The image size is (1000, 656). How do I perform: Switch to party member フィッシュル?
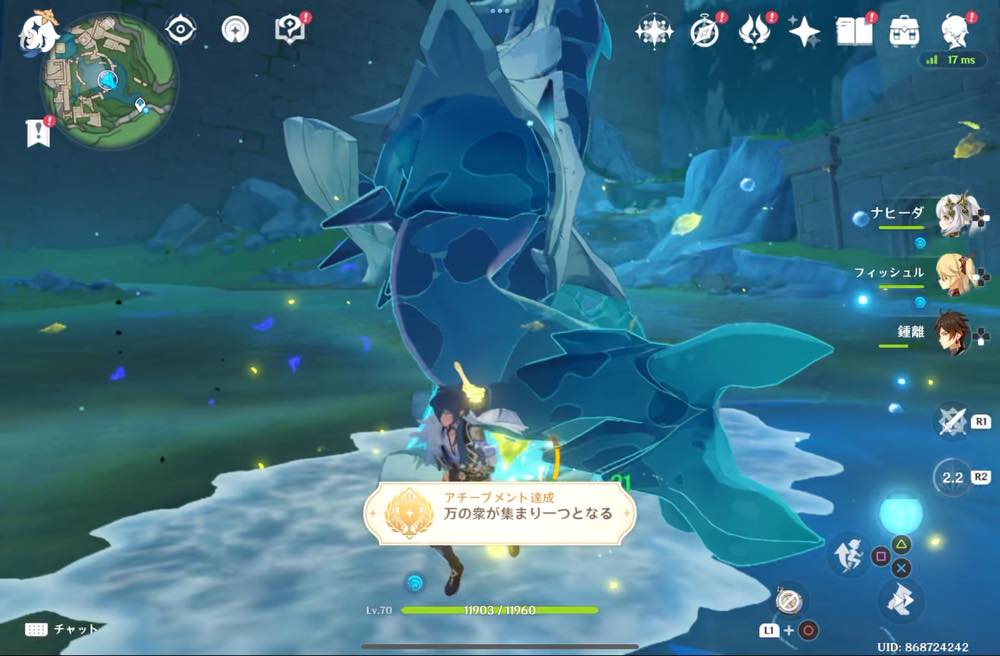[956, 274]
